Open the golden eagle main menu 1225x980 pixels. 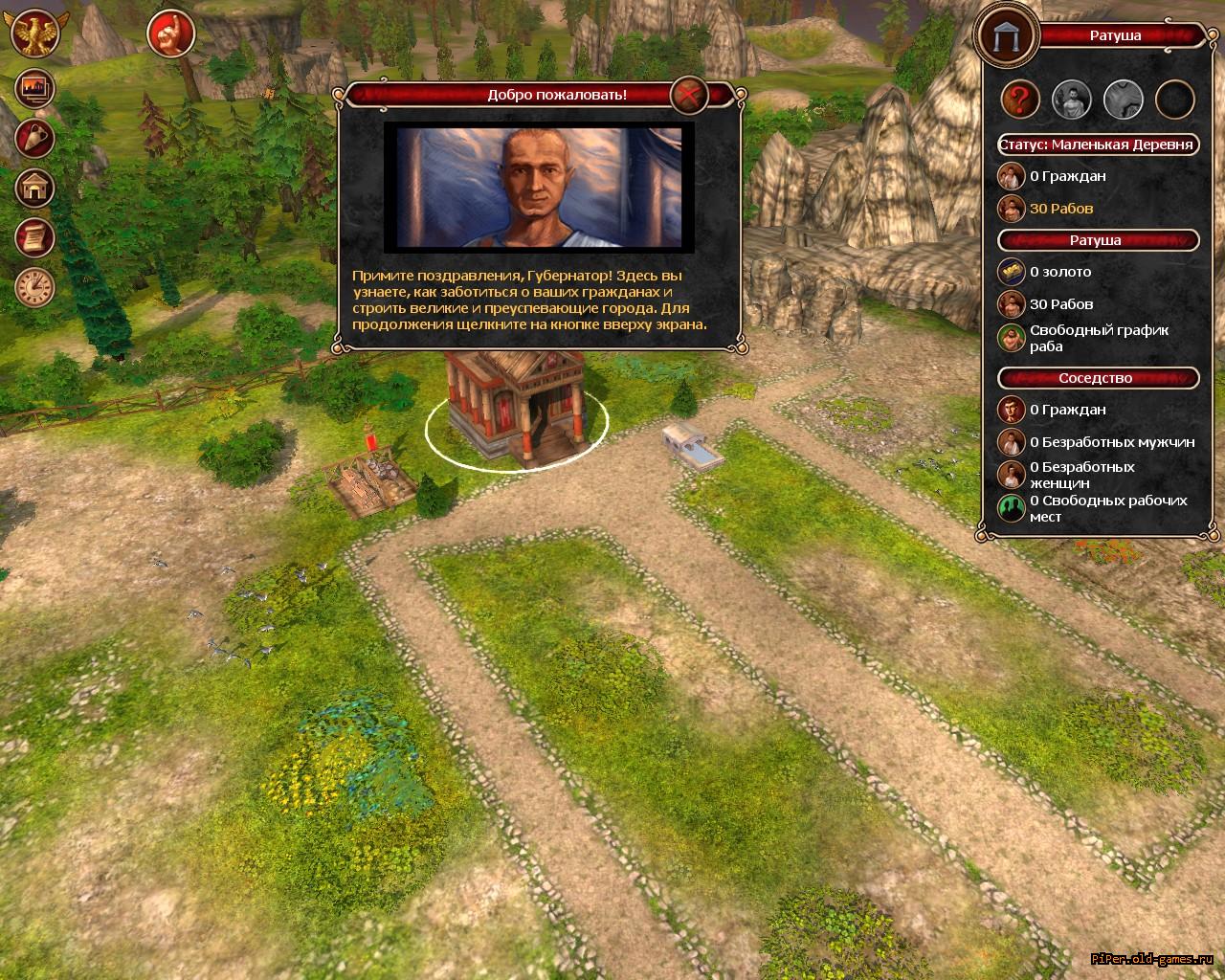click(x=35, y=33)
